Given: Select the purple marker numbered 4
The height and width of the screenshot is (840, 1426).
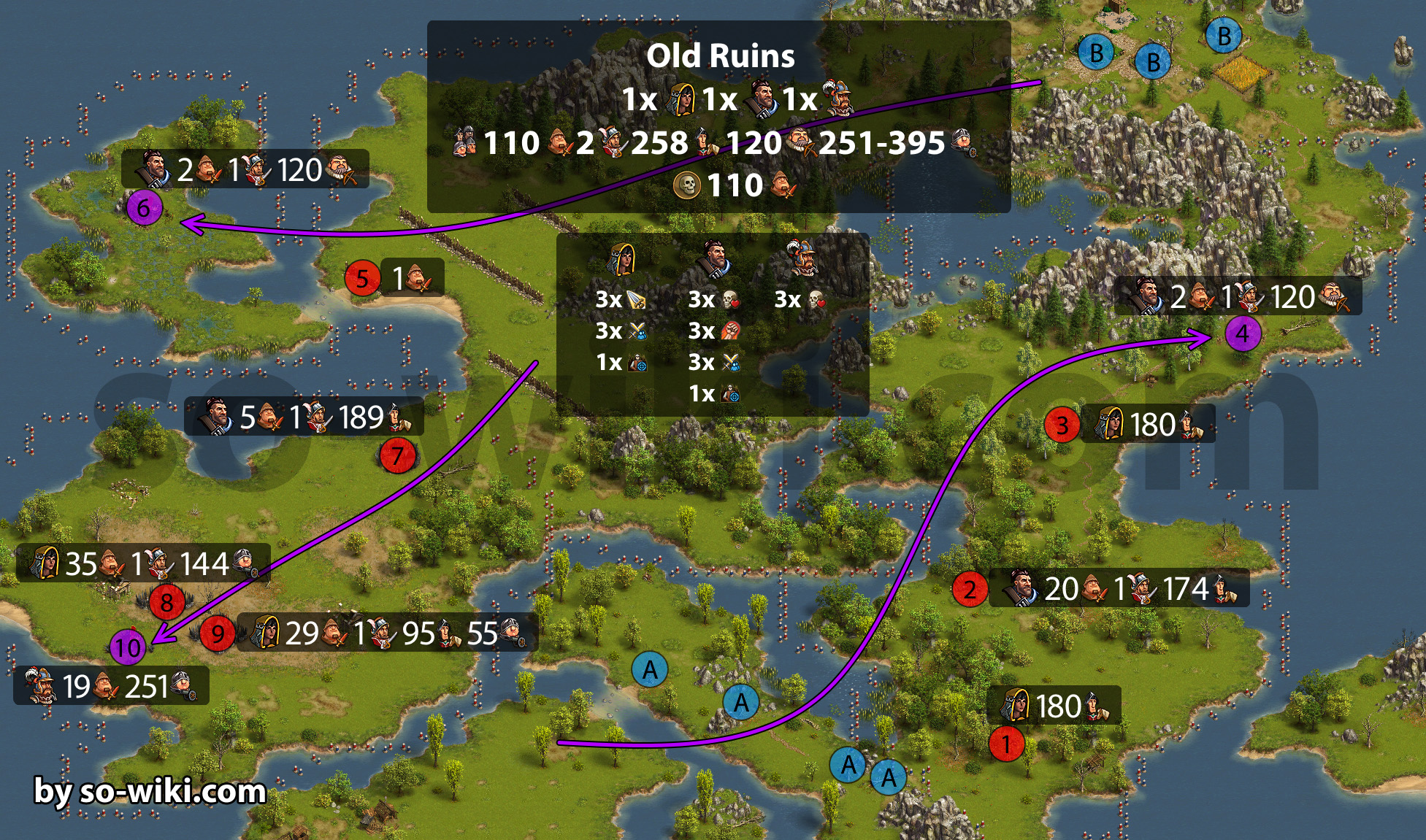Looking at the screenshot, I should 1243,335.
